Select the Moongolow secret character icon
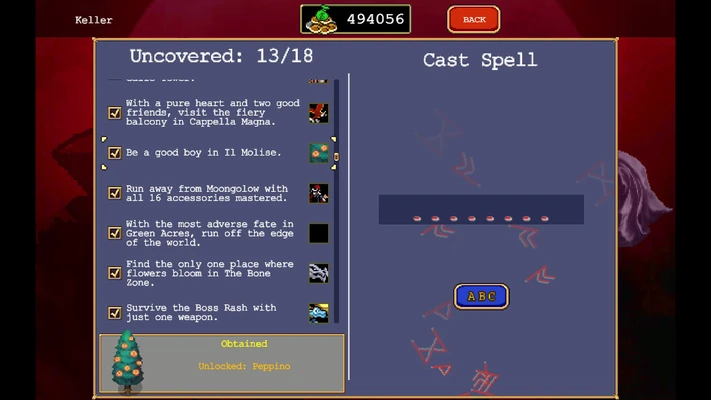This screenshot has width=711, height=400. (318, 193)
